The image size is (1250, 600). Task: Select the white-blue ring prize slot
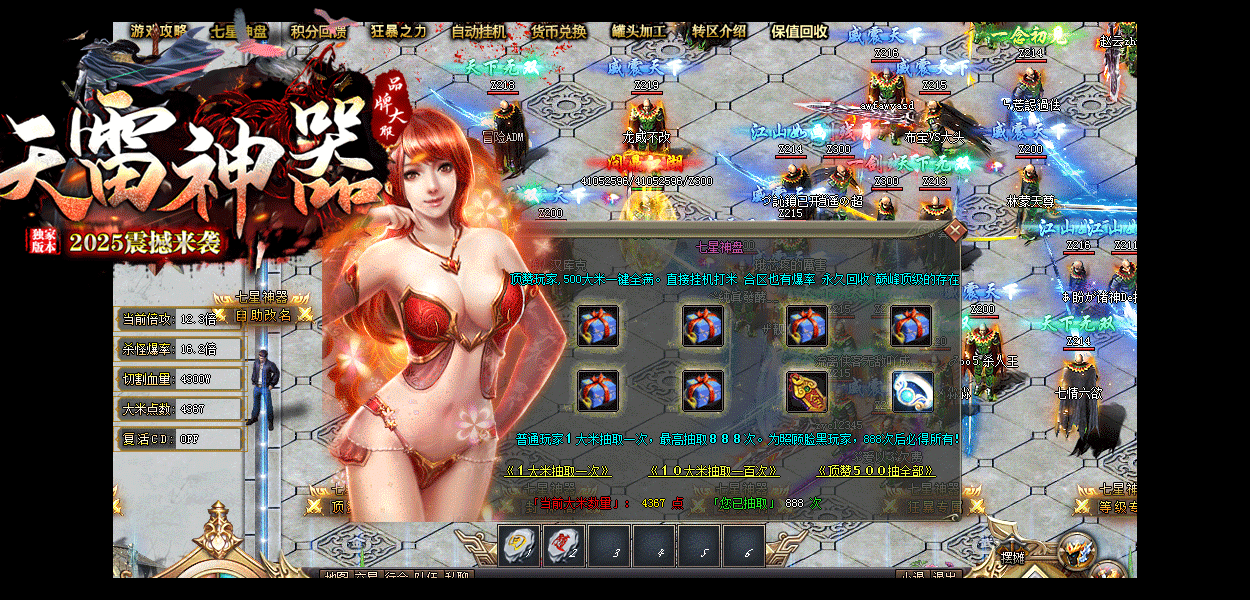pyautogui.click(x=912, y=391)
